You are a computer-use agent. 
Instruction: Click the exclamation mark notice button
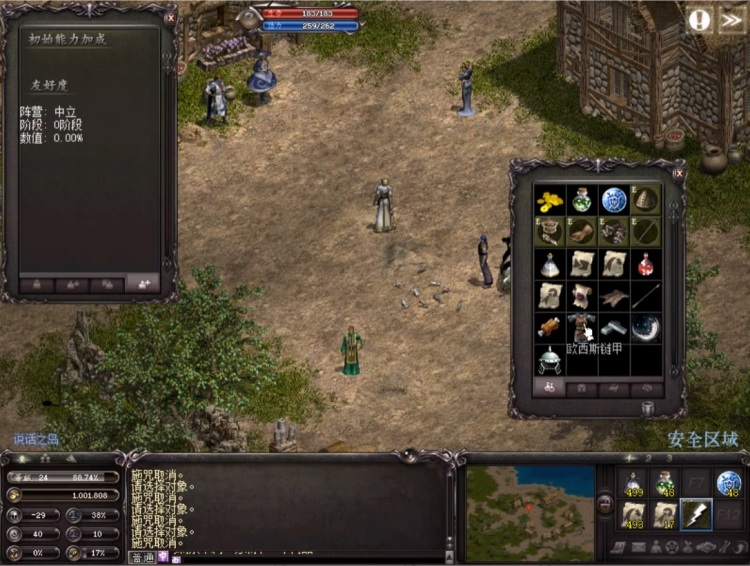click(700, 20)
